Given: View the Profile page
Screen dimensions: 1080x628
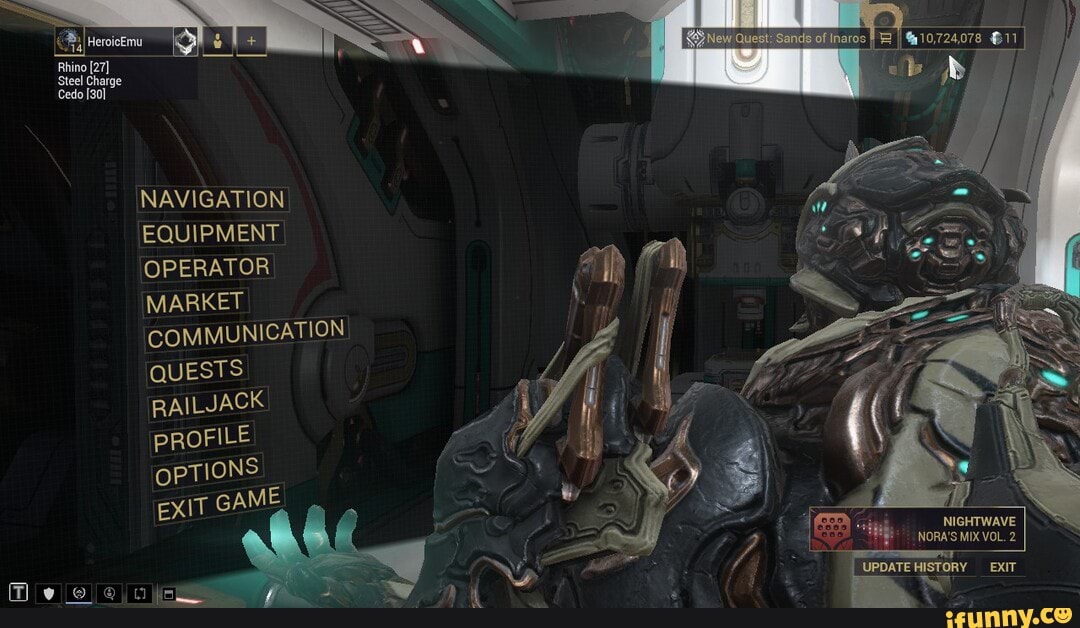Looking at the screenshot, I should tap(201, 438).
